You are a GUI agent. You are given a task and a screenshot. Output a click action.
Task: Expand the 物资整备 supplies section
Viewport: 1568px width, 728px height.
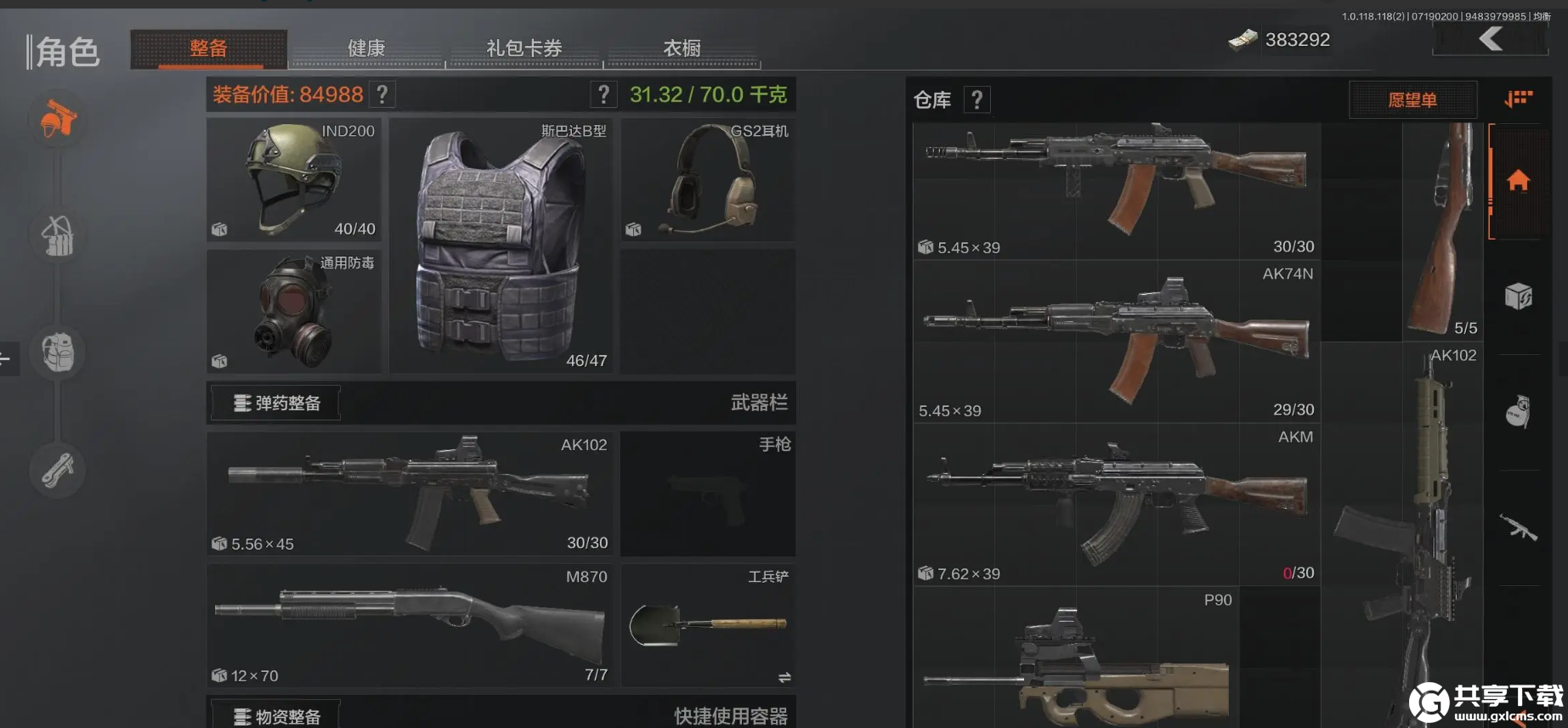point(274,716)
